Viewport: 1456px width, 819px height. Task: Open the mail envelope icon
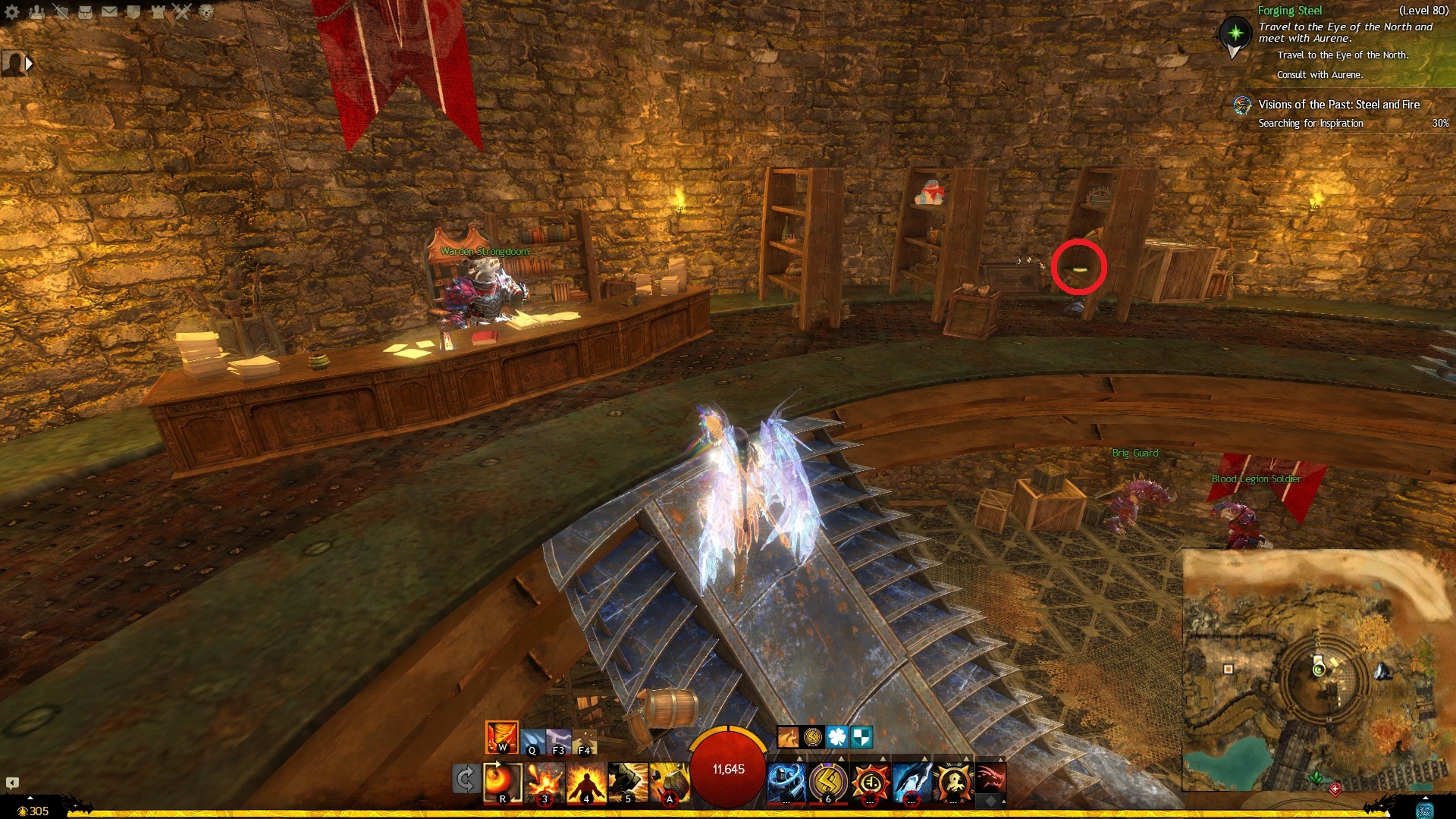point(110,11)
